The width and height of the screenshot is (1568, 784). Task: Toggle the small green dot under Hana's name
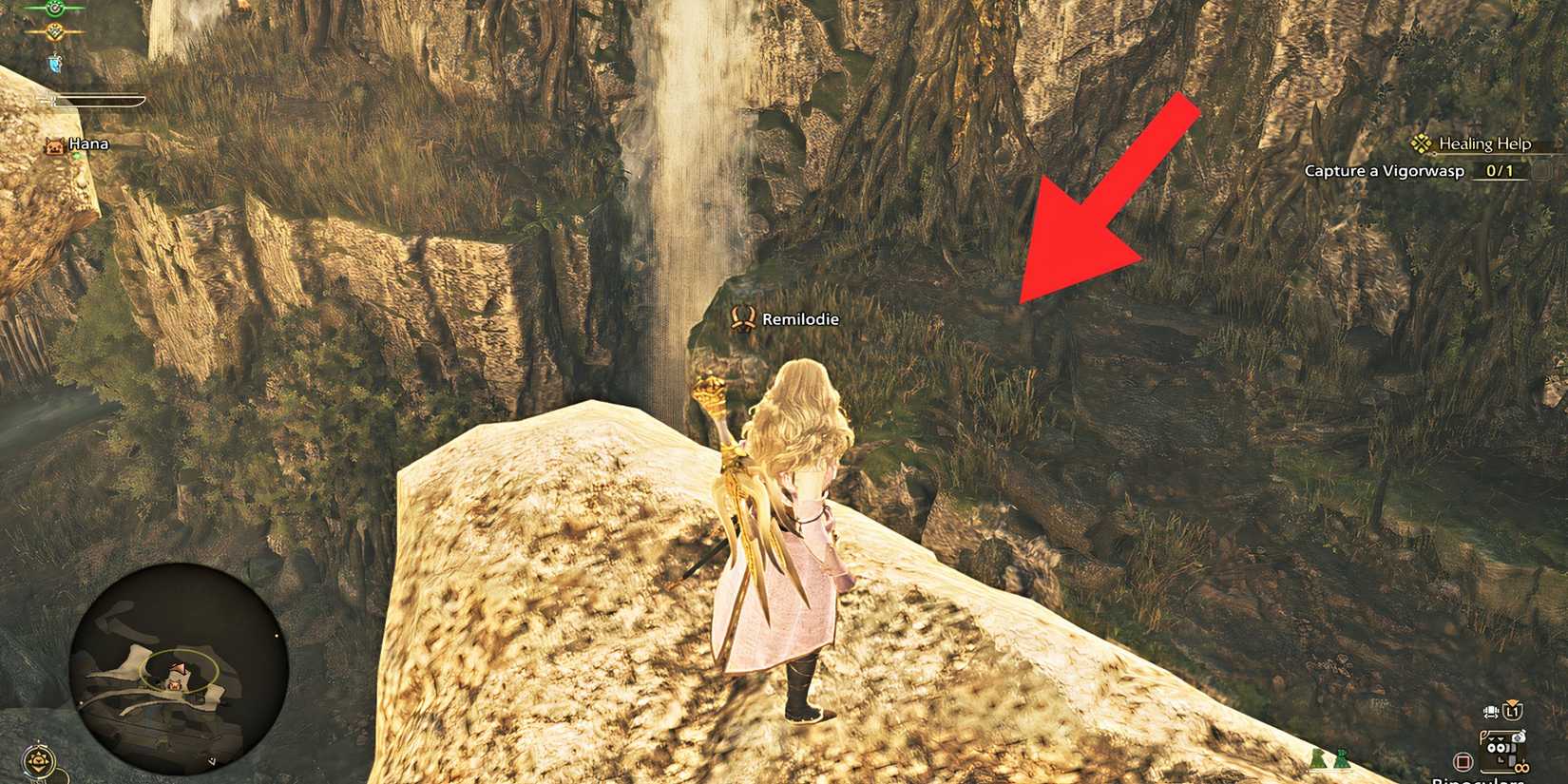[x=77, y=156]
